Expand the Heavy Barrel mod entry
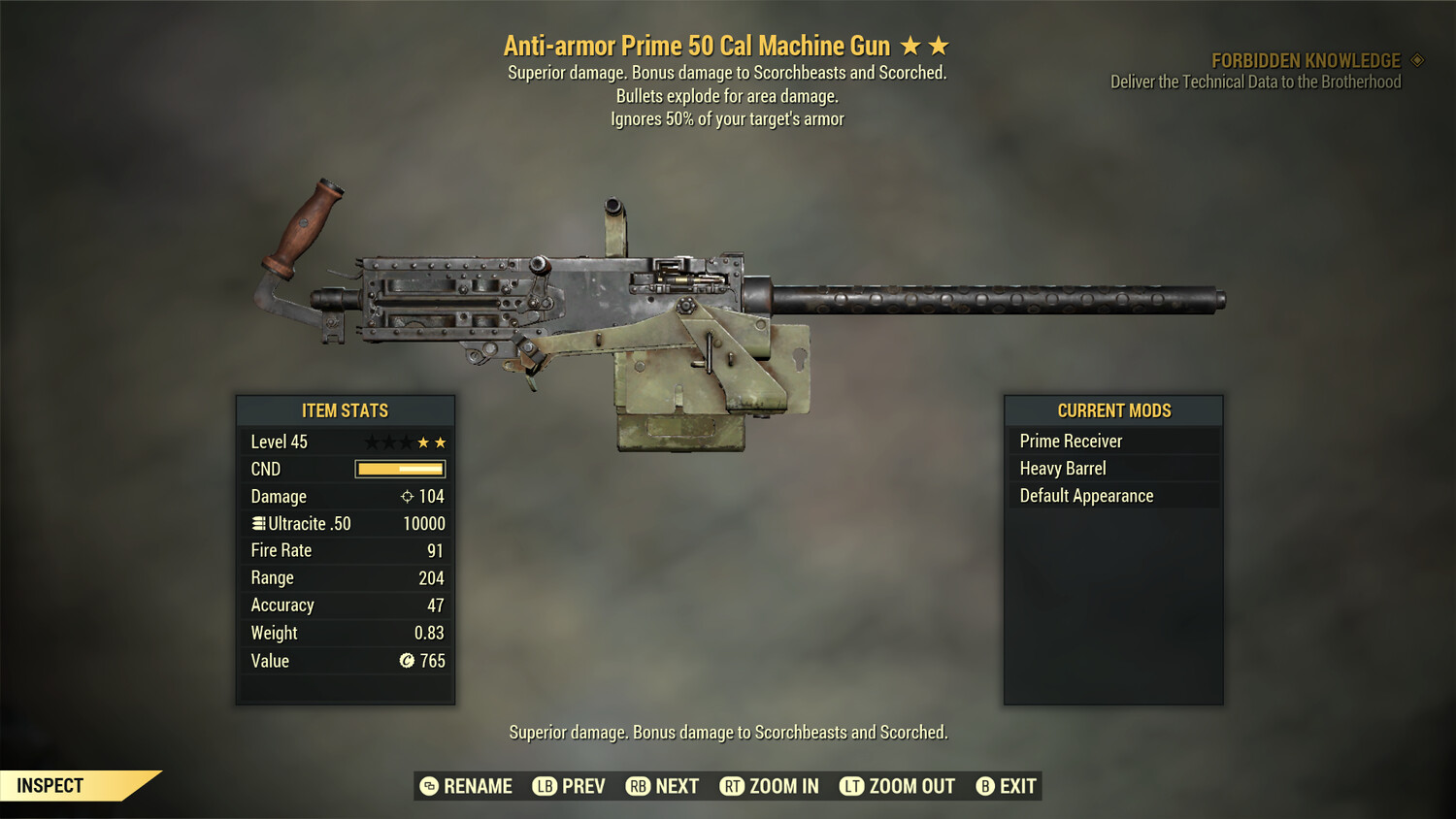Screen dimensions: 1456x819 (1062, 468)
